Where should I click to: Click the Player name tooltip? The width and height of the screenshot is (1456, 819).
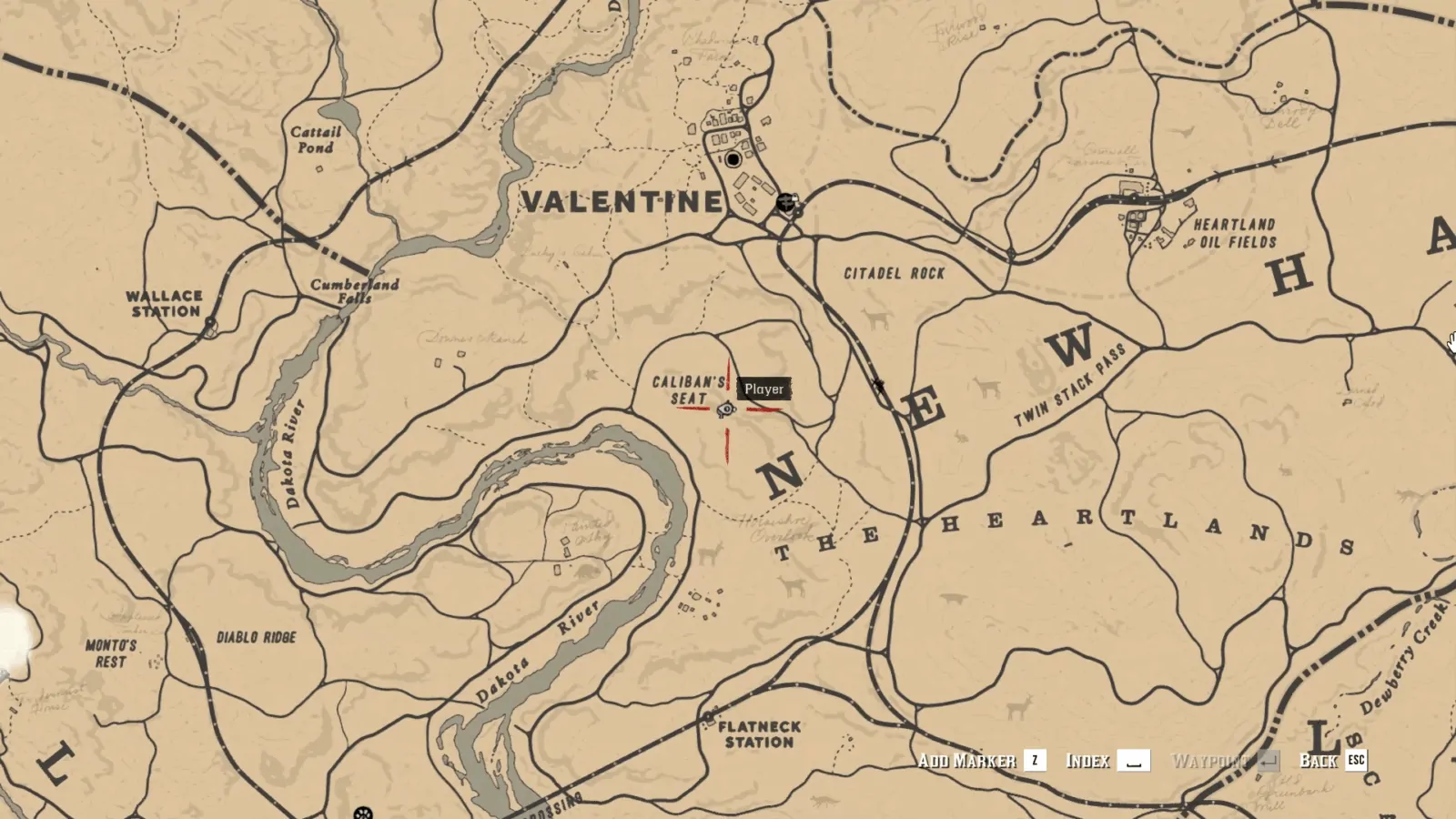(x=764, y=388)
